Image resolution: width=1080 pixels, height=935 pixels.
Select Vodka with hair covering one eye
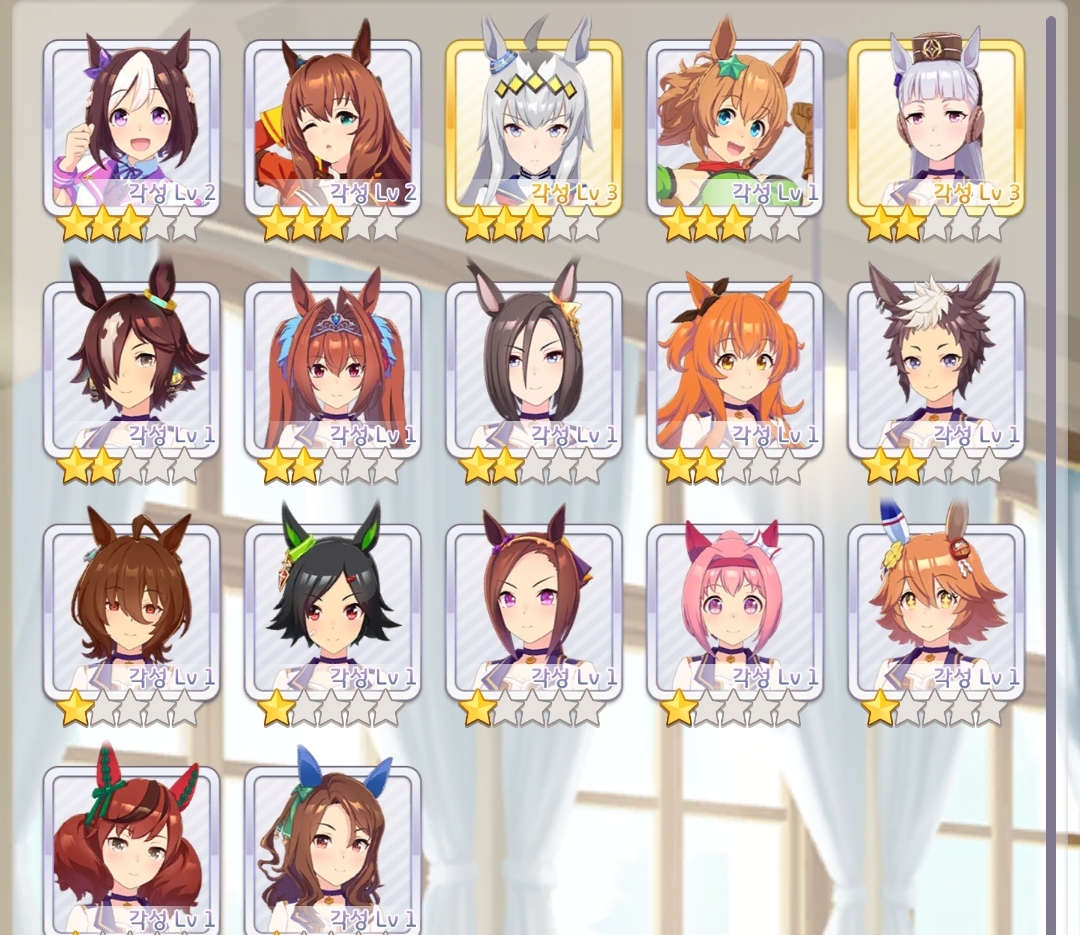click(x=131, y=369)
